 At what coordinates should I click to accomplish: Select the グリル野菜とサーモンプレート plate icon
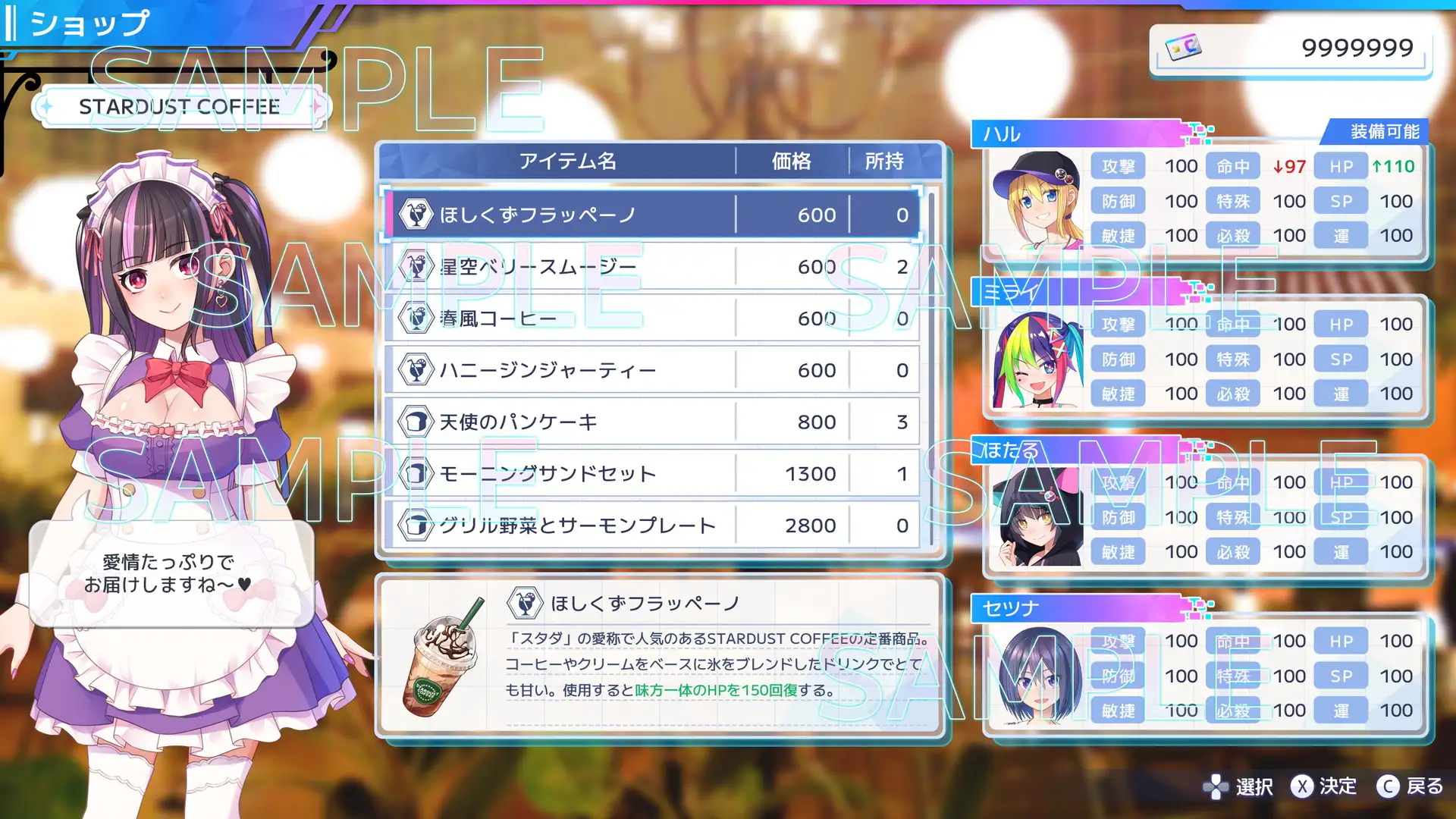tap(416, 525)
